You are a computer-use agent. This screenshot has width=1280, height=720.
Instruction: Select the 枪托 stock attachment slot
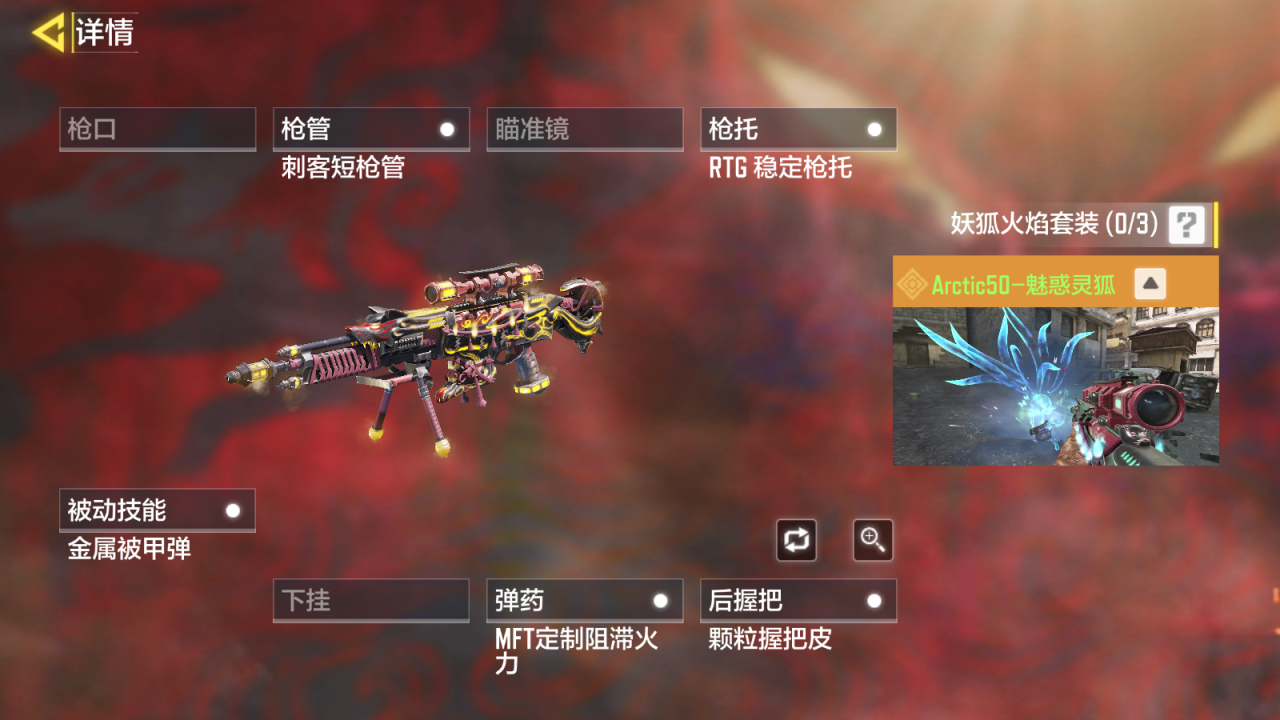pos(798,129)
